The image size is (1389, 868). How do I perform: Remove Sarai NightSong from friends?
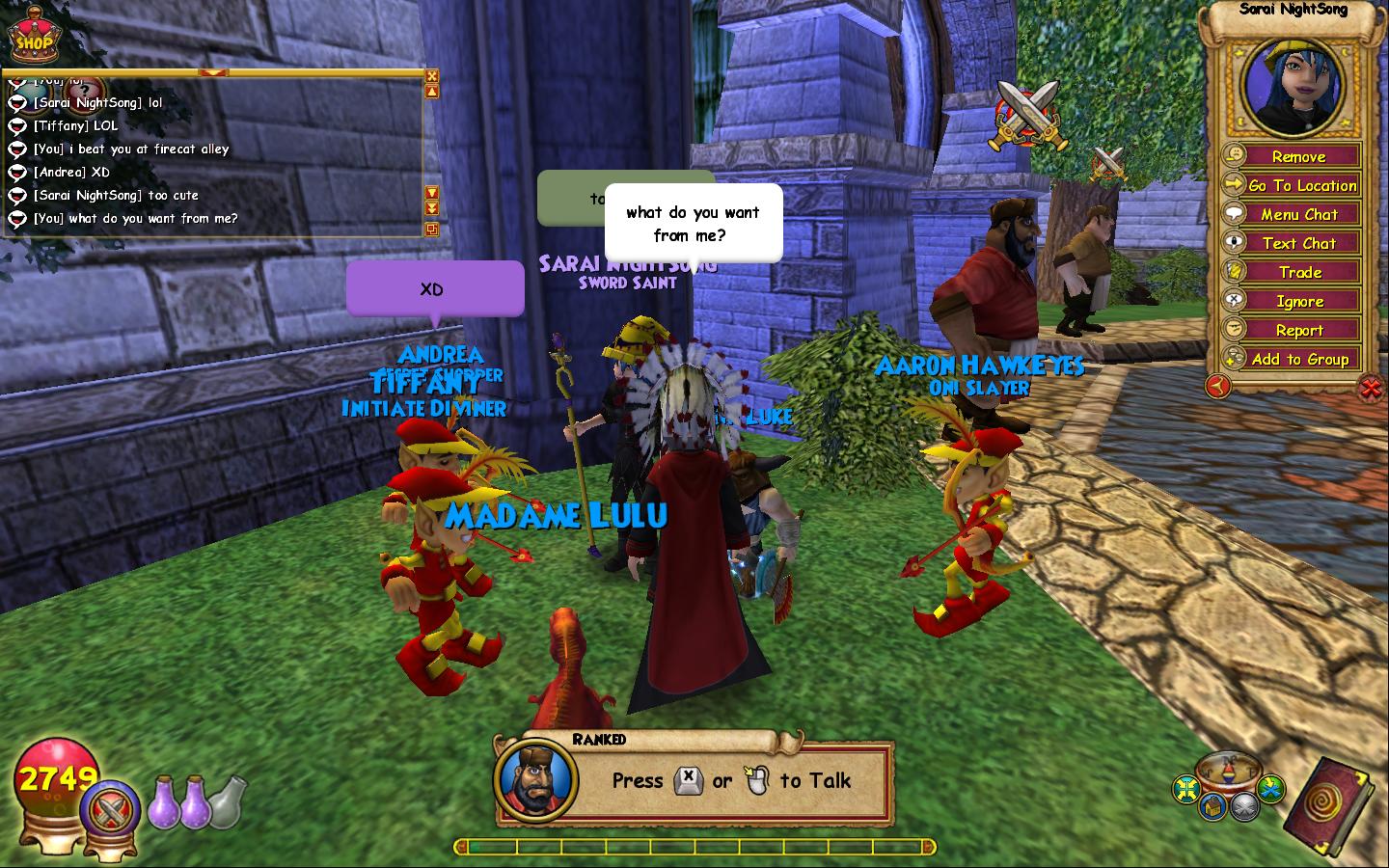[x=1297, y=156]
